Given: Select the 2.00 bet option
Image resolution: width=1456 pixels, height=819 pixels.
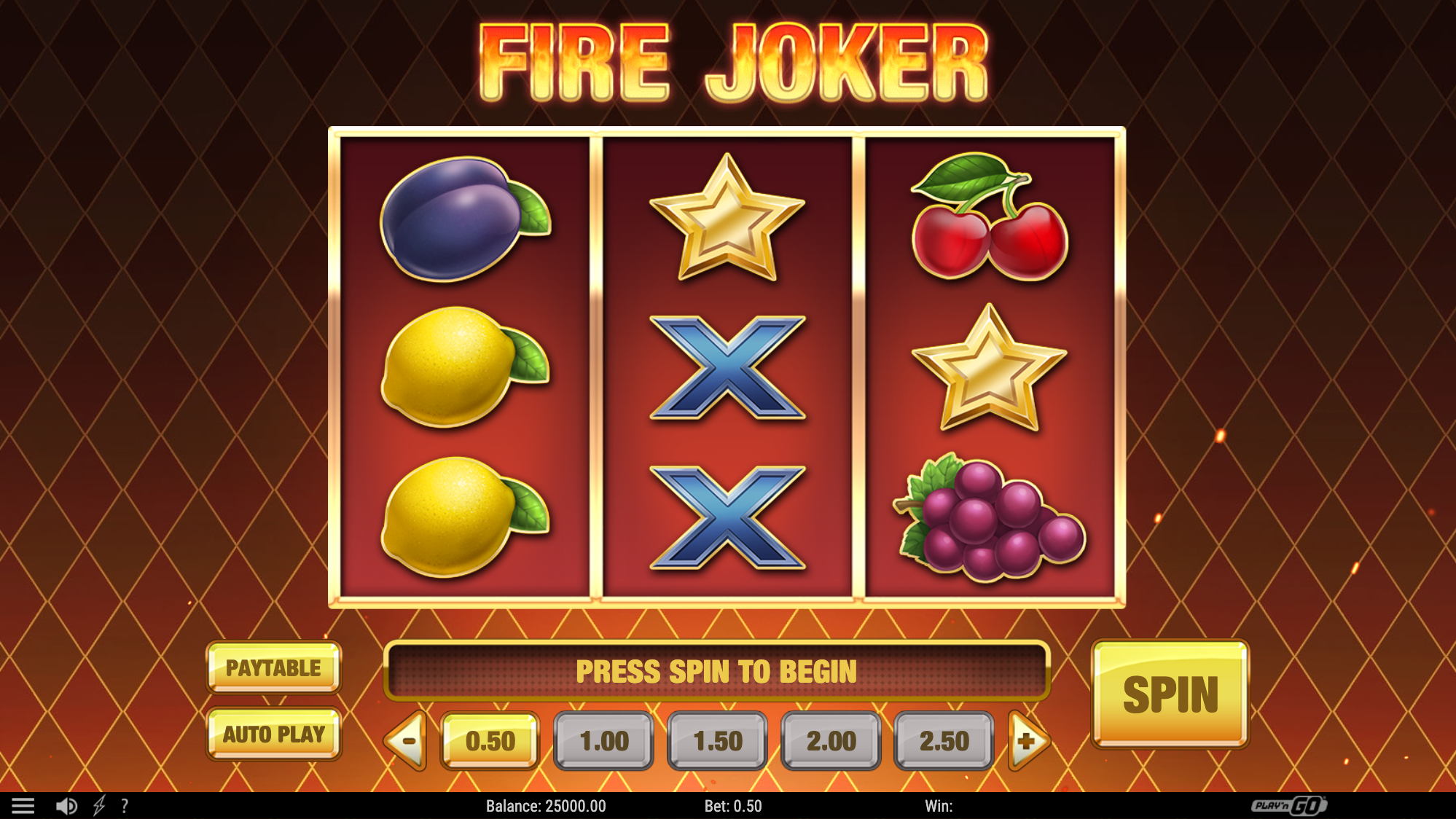Looking at the screenshot, I should tap(830, 740).
